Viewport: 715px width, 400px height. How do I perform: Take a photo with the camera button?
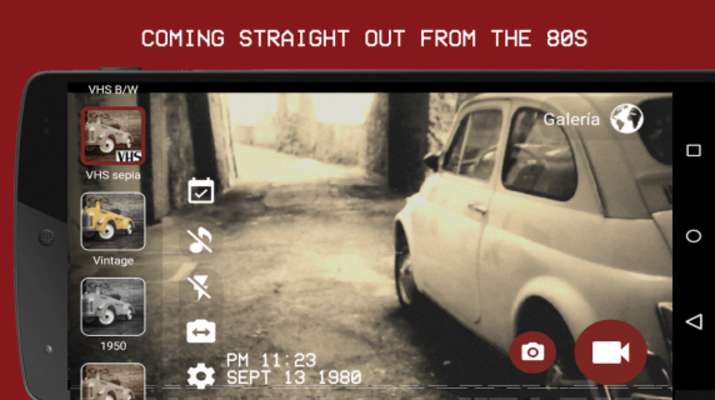pyautogui.click(x=533, y=352)
